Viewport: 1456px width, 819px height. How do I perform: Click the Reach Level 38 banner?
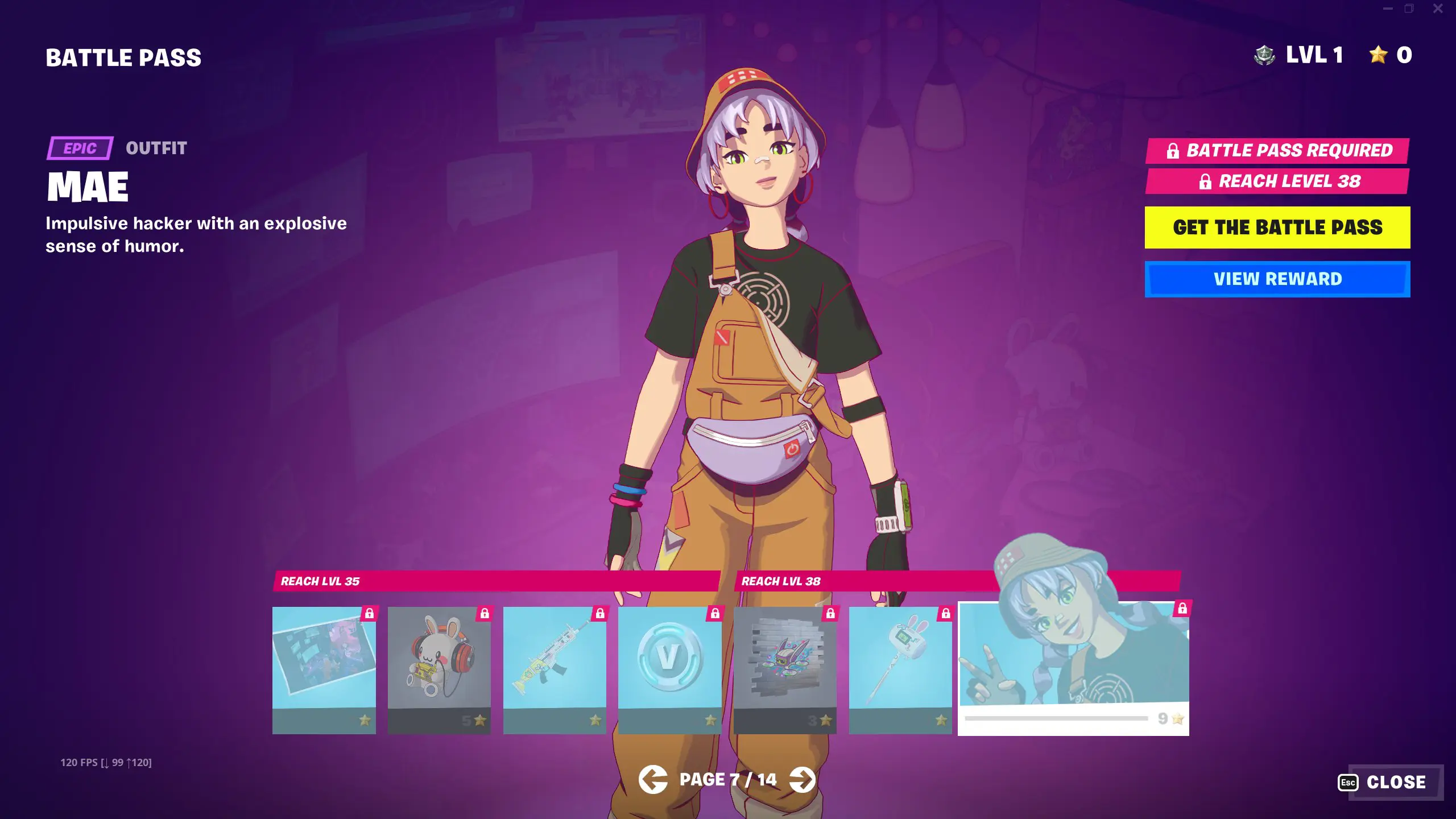[x=1277, y=181]
